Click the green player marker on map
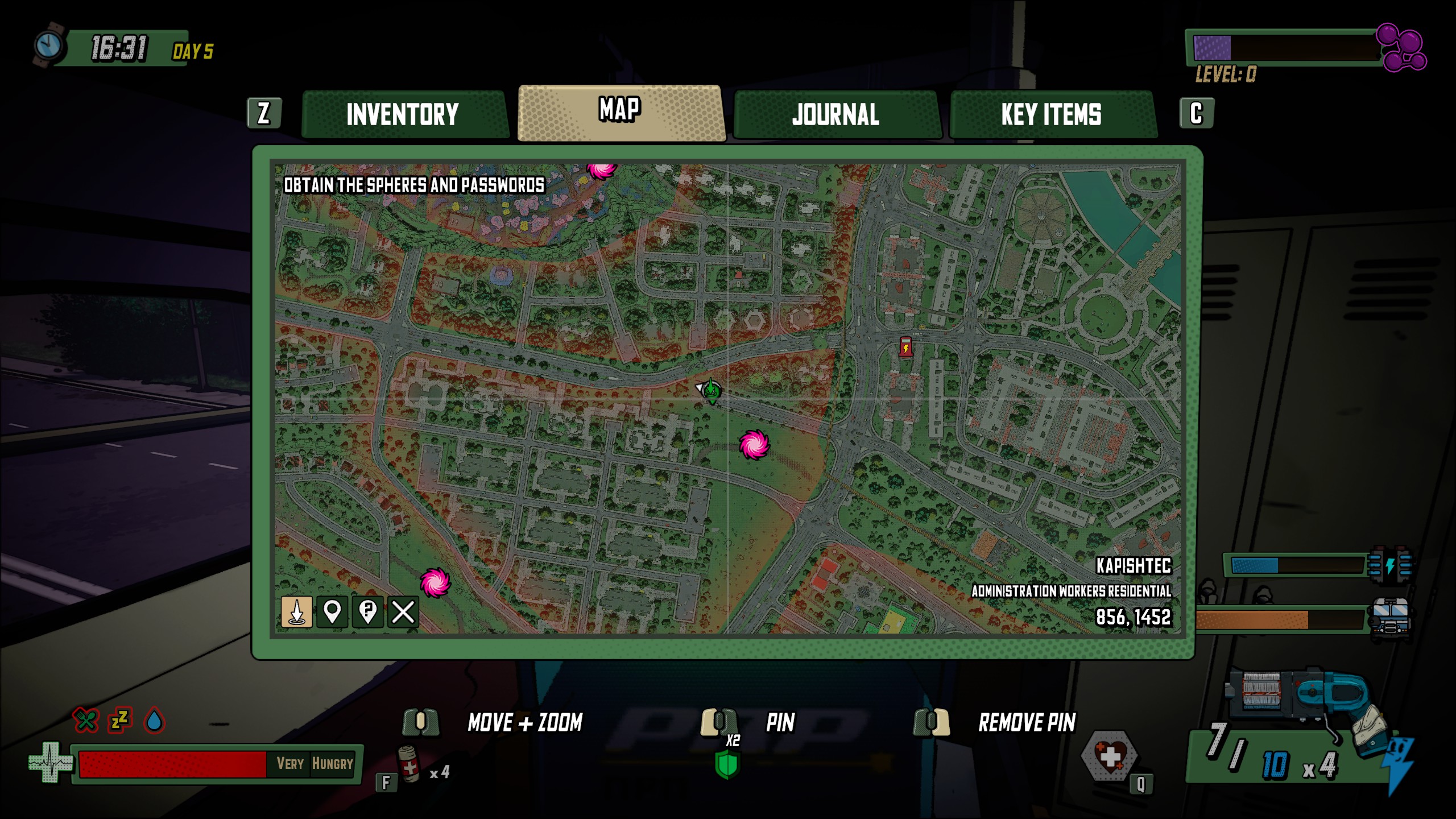 711,391
